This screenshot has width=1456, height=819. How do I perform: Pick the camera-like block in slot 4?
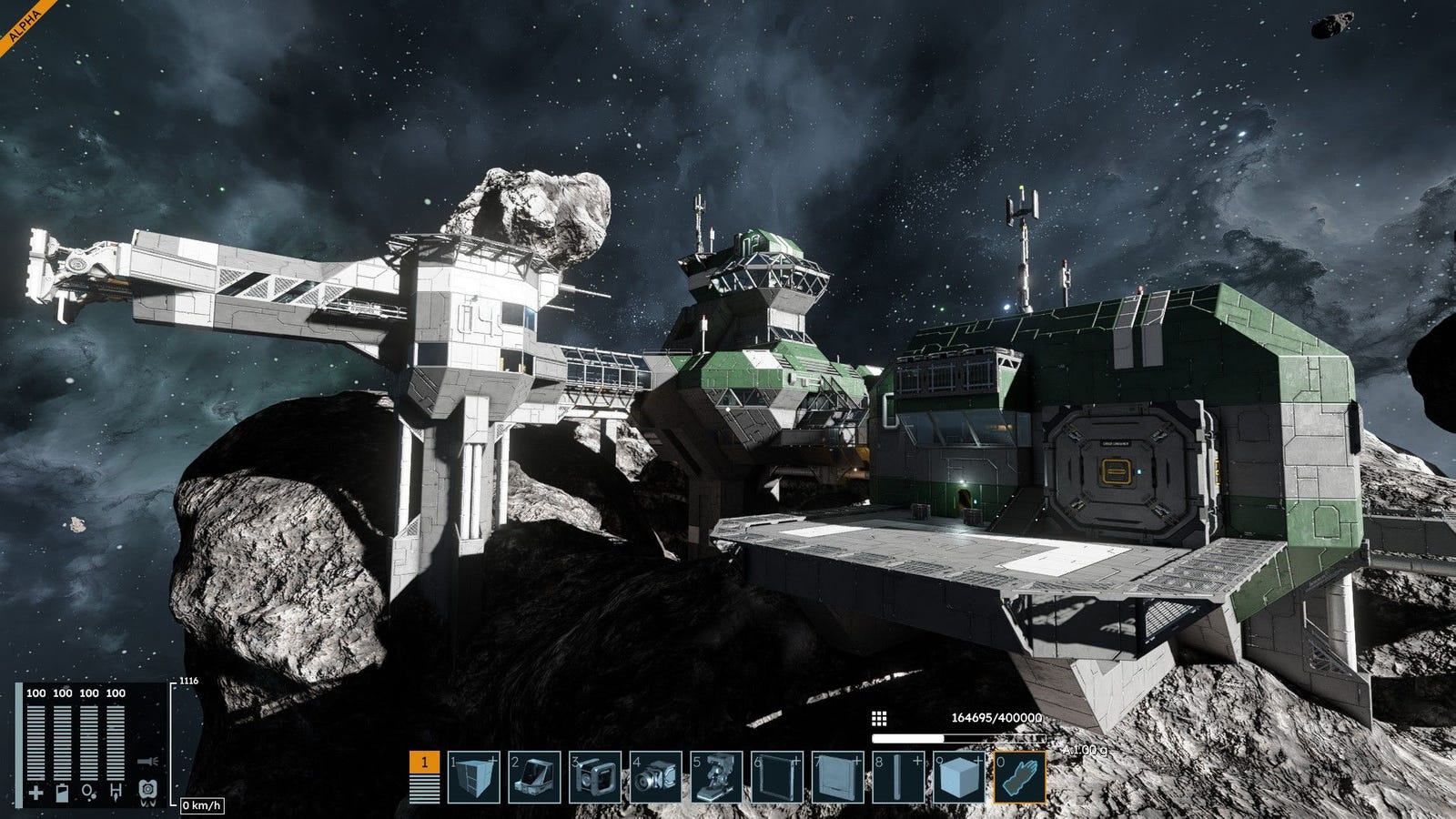click(655, 777)
